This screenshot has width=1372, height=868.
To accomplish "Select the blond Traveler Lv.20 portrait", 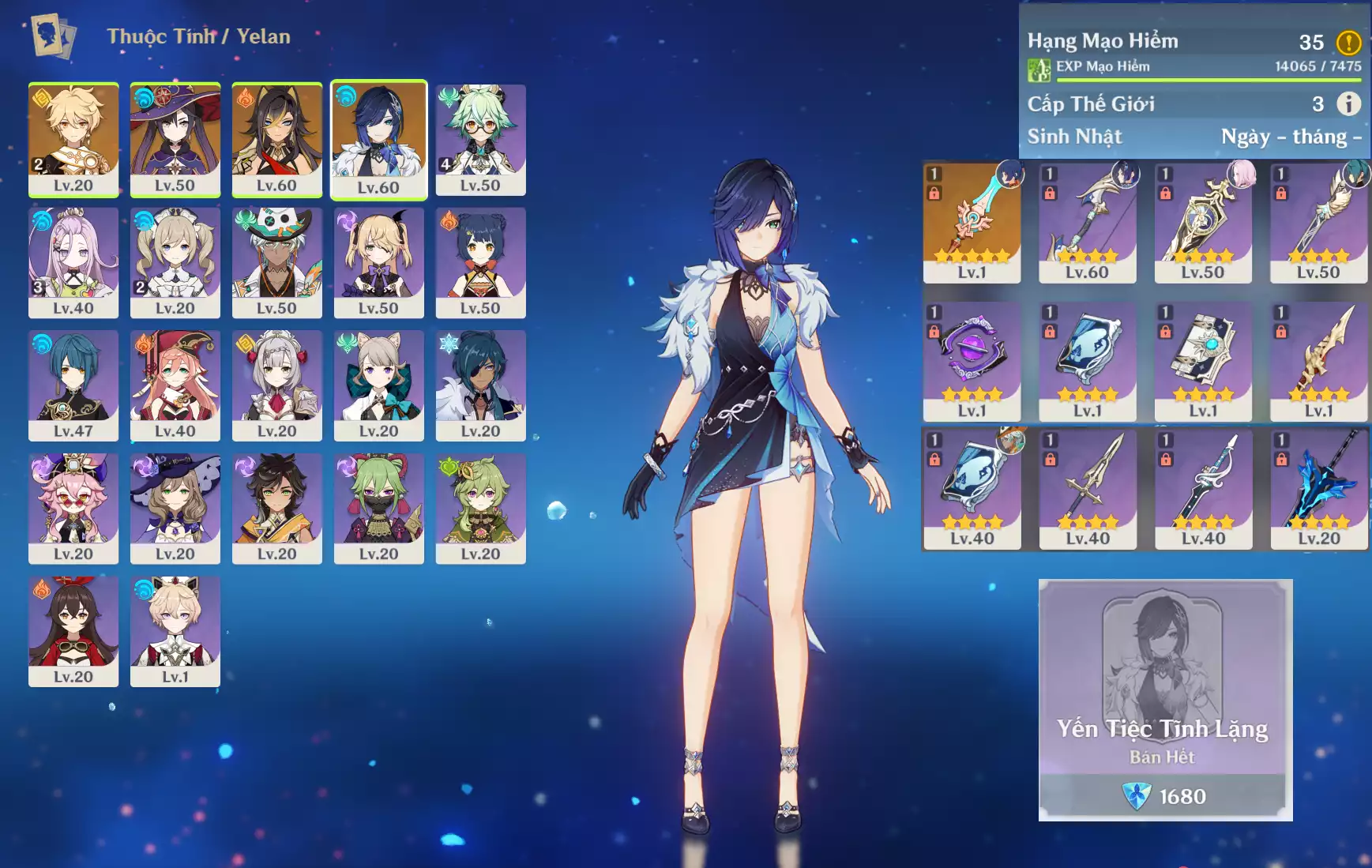I will coord(73,139).
